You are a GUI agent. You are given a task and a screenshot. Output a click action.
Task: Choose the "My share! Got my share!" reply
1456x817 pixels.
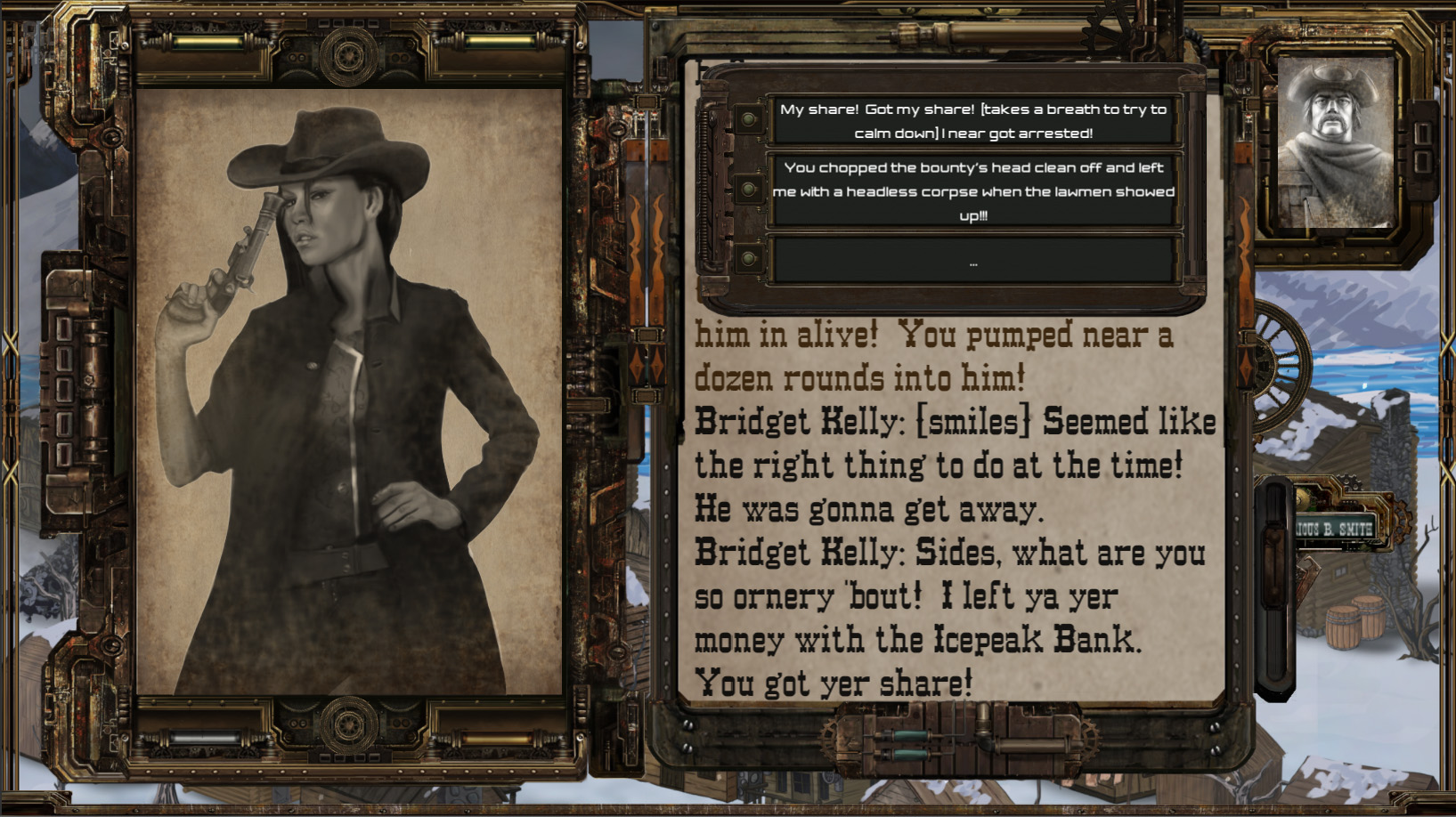pyautogui.click(x=973, y=121)
